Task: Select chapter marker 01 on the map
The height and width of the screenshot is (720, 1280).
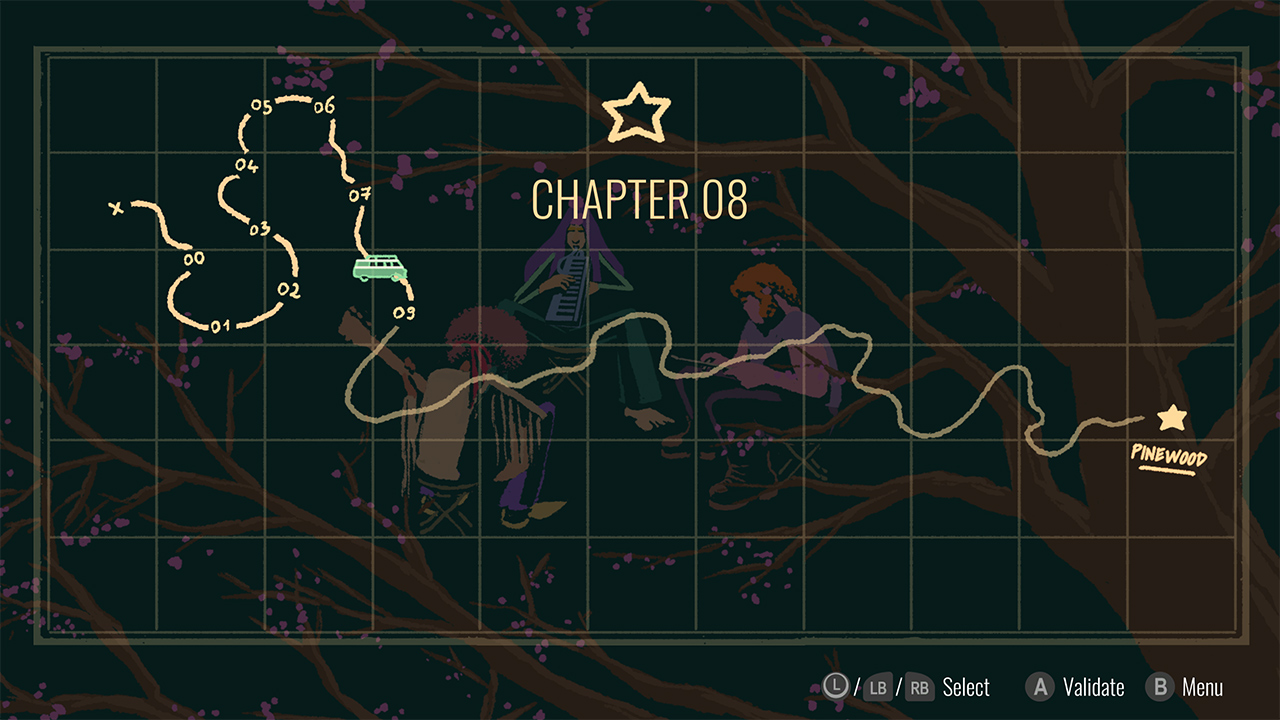Action: pos(222,323)
